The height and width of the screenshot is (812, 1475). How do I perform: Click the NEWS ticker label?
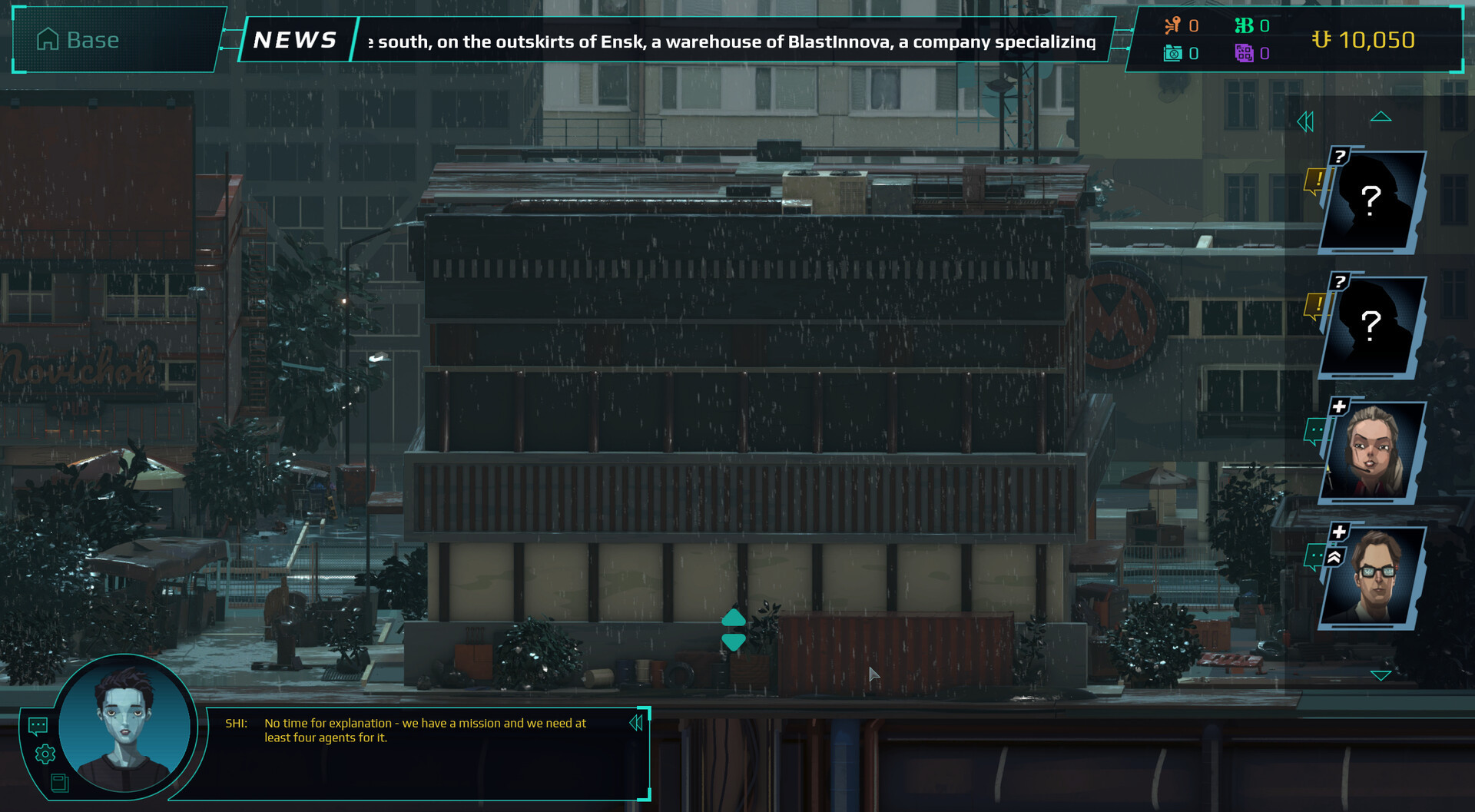point(296,40)
